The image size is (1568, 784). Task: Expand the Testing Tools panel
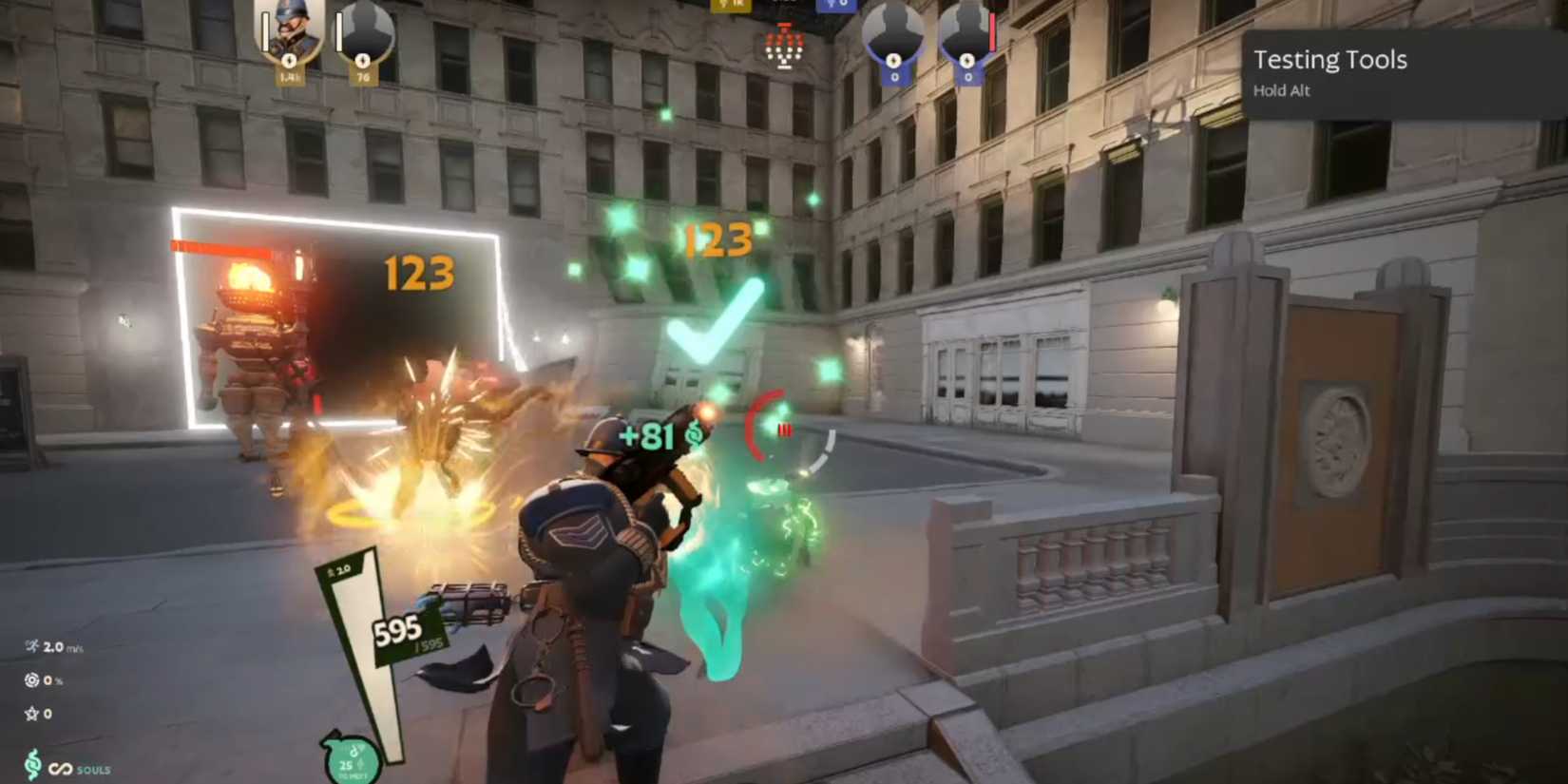pos(1330,60)
